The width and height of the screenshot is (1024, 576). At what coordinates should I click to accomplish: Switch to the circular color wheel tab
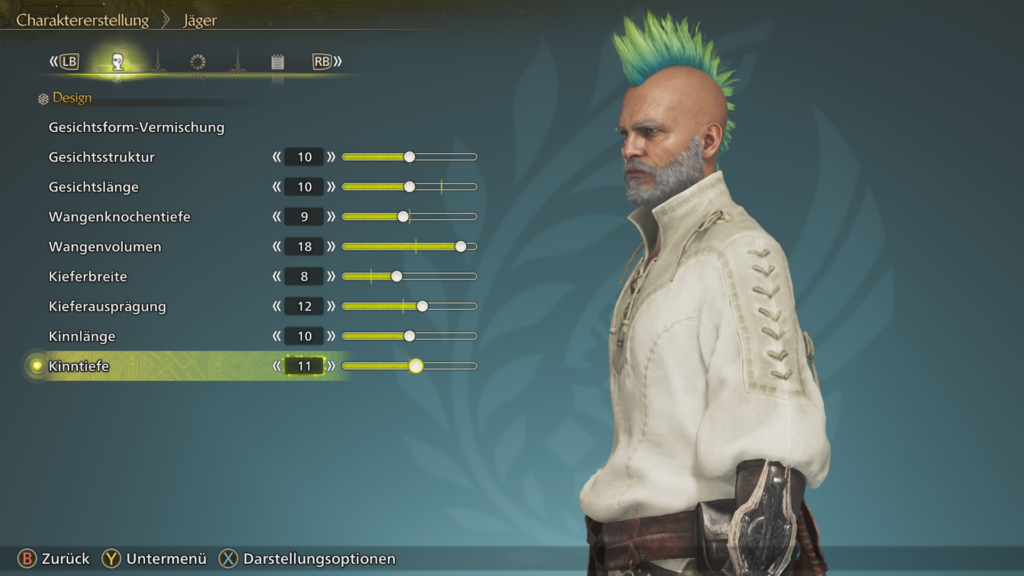coord(198,62)
